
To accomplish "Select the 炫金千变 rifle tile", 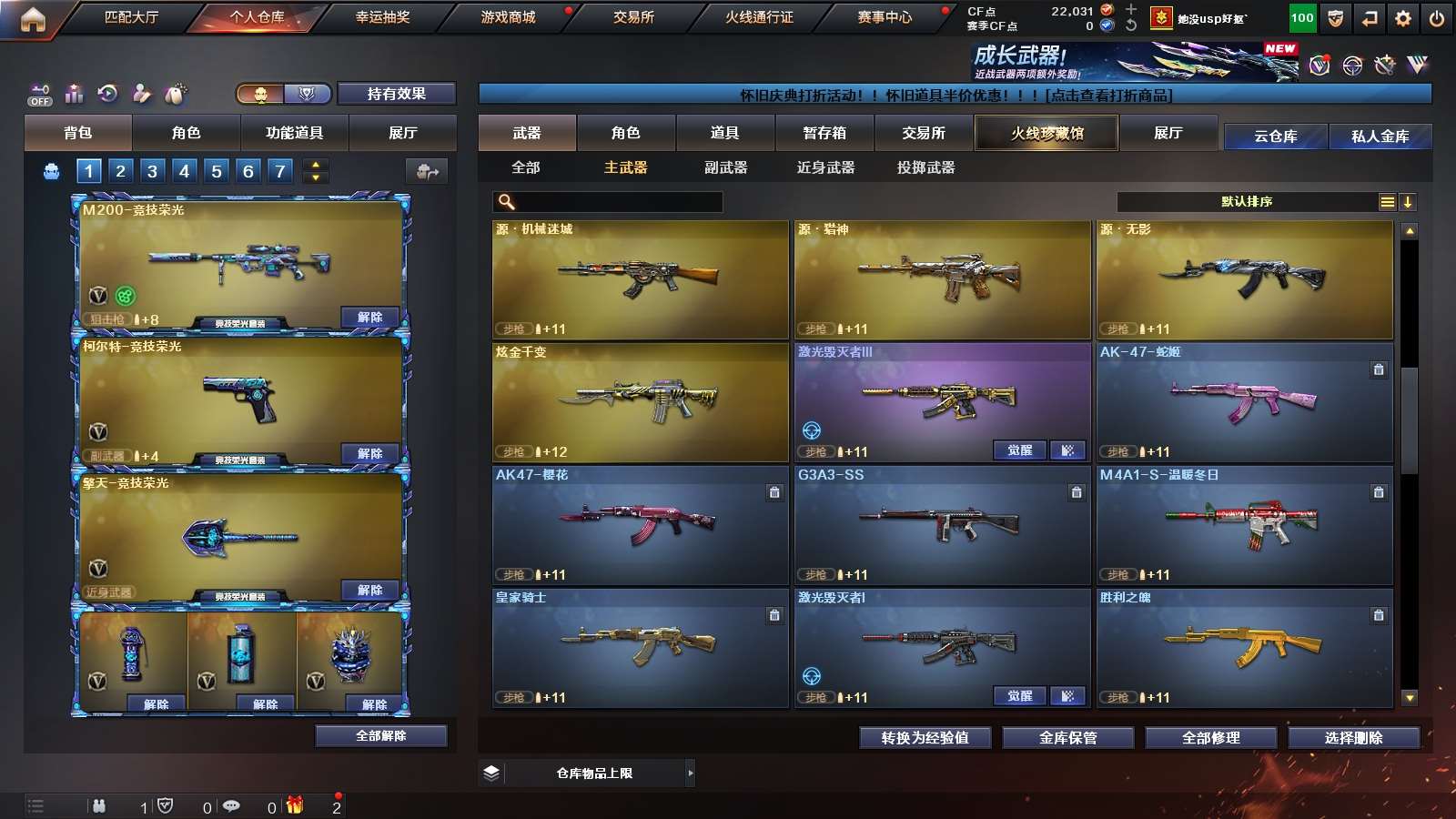I will click(640, 402).
